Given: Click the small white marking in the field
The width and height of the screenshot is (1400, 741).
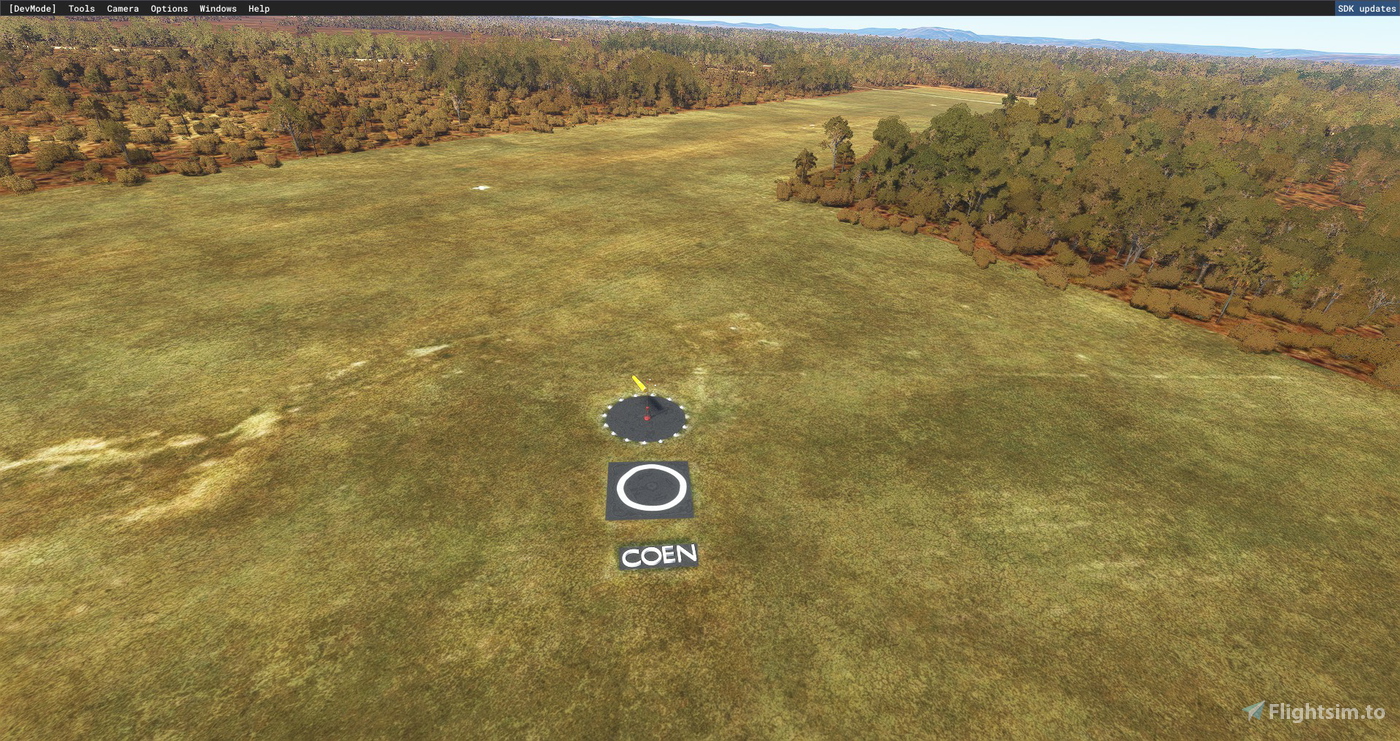Looking at the screenshot, I should click(481, 186).
